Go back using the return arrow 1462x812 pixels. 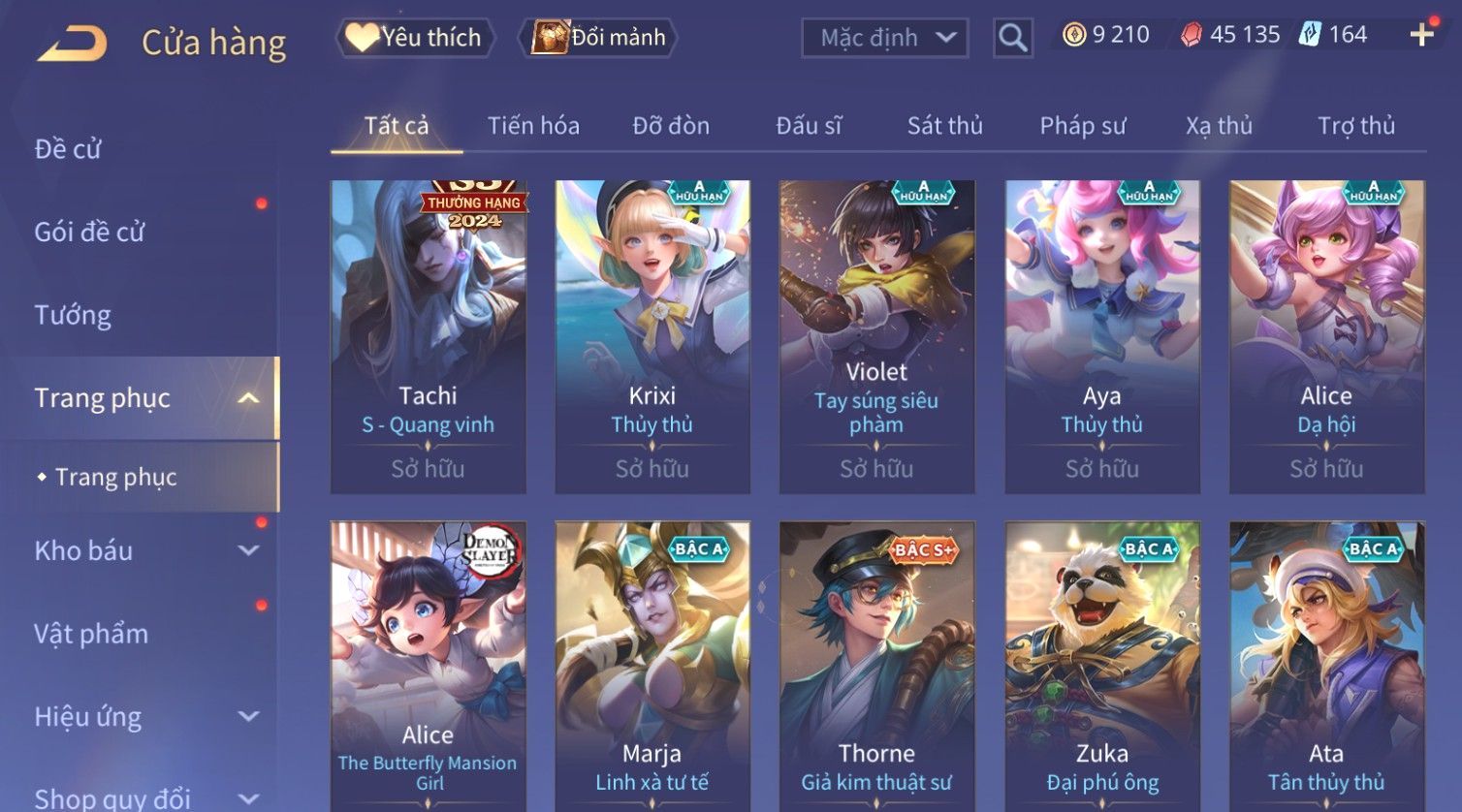click(72, 43)
